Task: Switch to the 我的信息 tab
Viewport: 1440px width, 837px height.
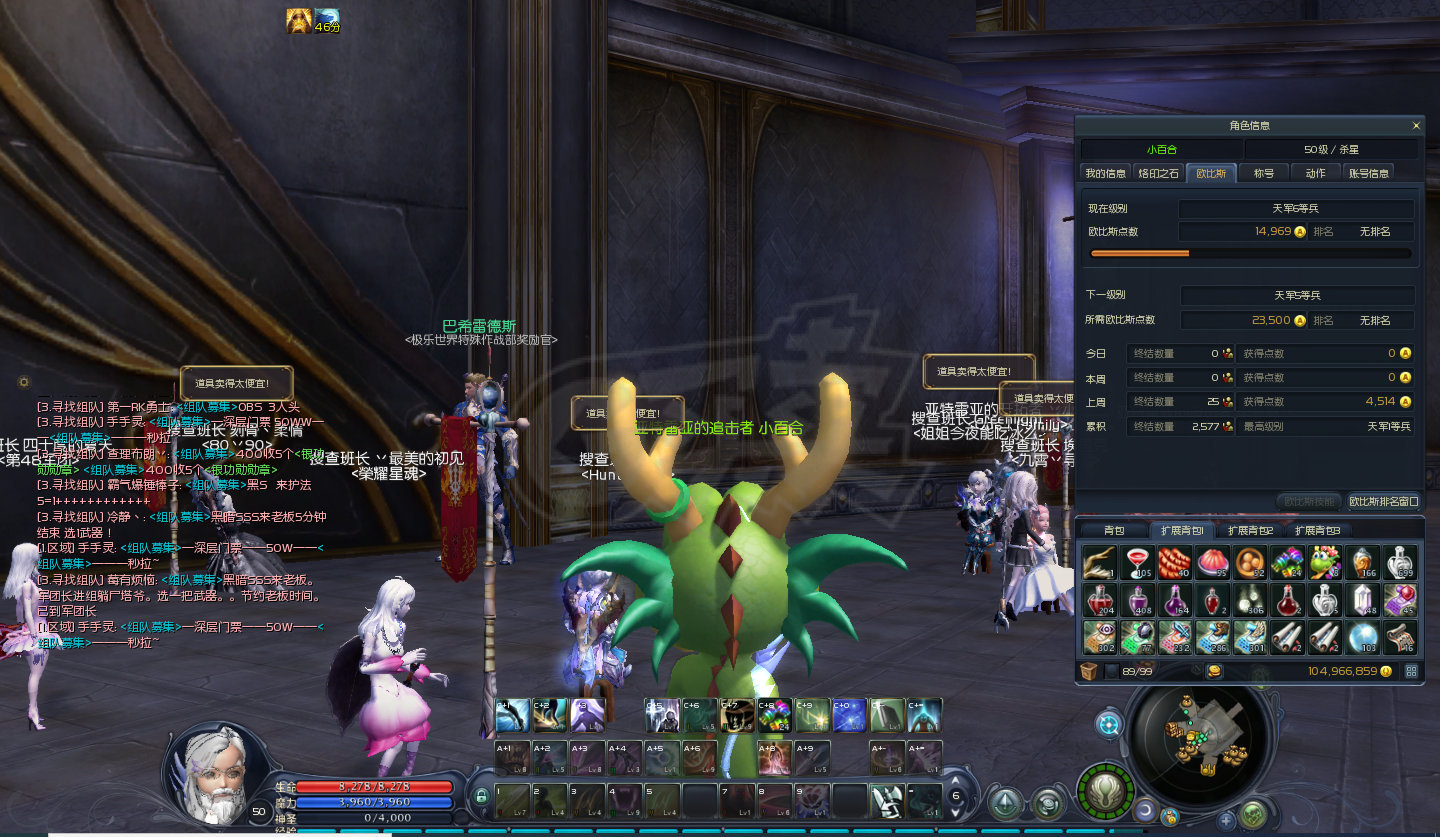Action: 1105,173
